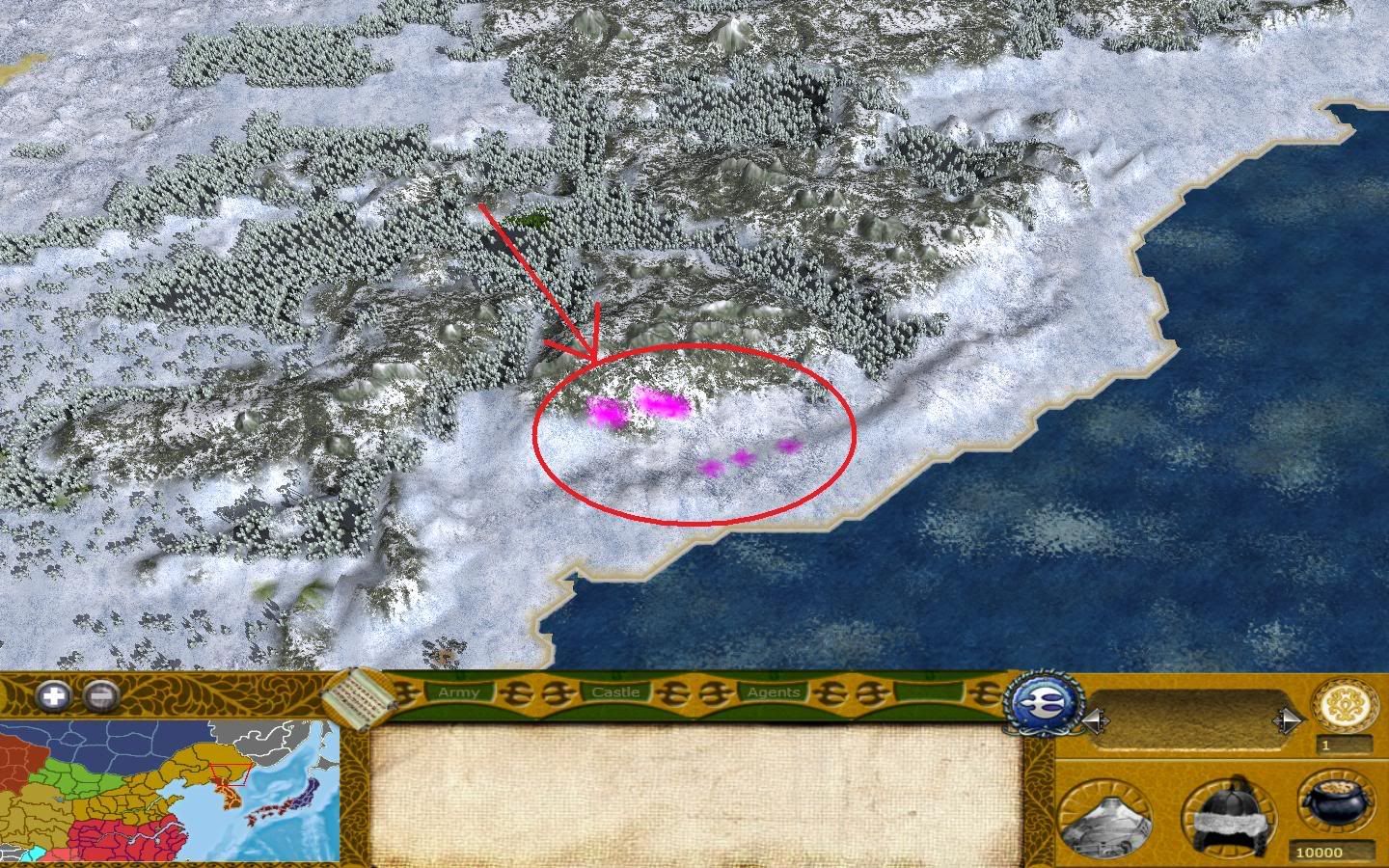Switch to the Army tab
The image size is (1389, 868).
pos(457,692)
